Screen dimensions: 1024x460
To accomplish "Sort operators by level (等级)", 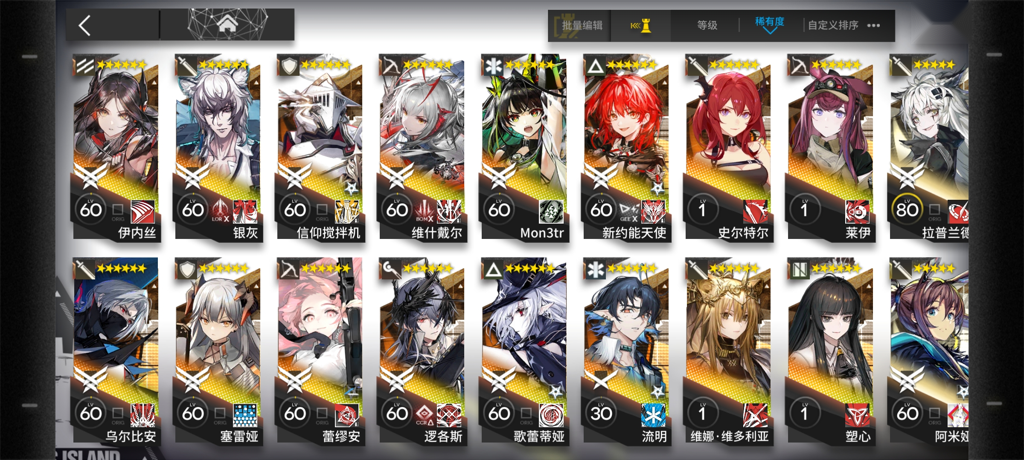I will (707, 25).
